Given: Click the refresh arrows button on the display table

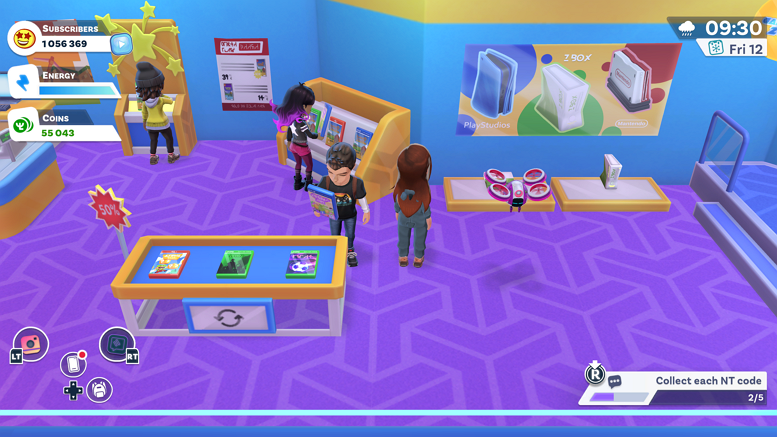Looking at the screenshot, I should [228, 319].
